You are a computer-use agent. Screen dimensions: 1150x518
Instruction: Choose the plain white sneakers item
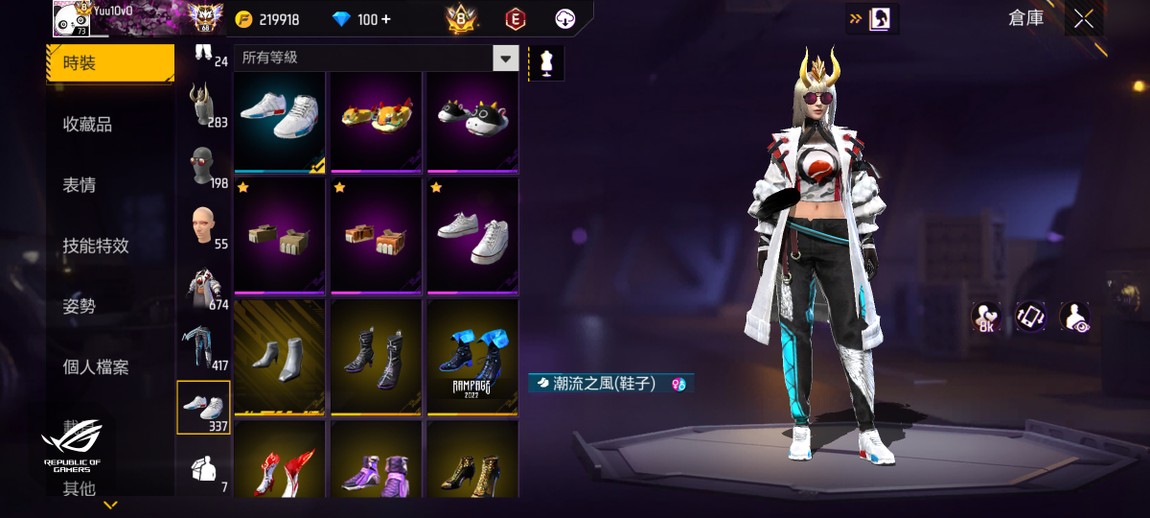(x=472, y=236)
